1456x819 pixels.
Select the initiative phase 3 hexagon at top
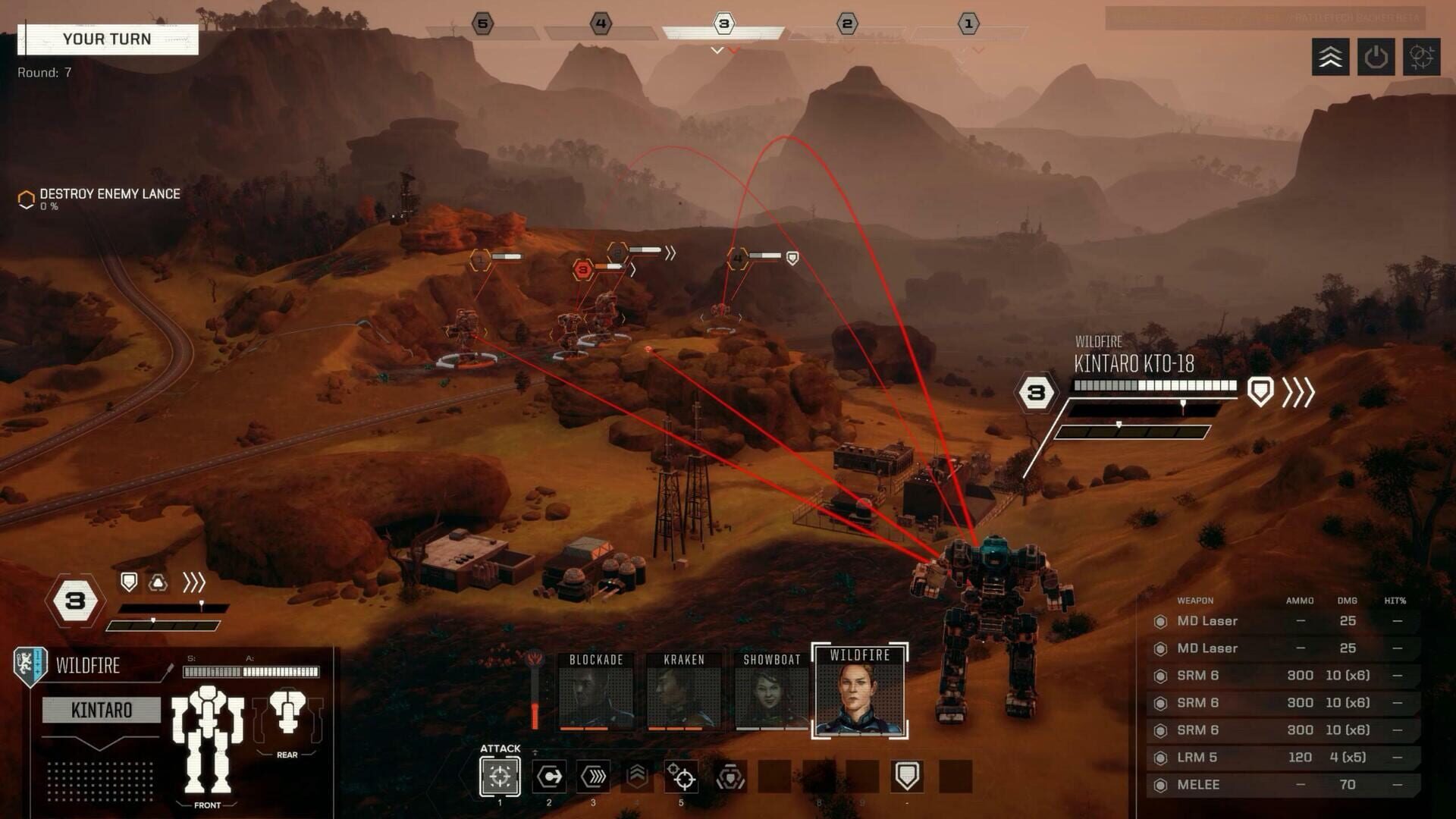[724, 24]
